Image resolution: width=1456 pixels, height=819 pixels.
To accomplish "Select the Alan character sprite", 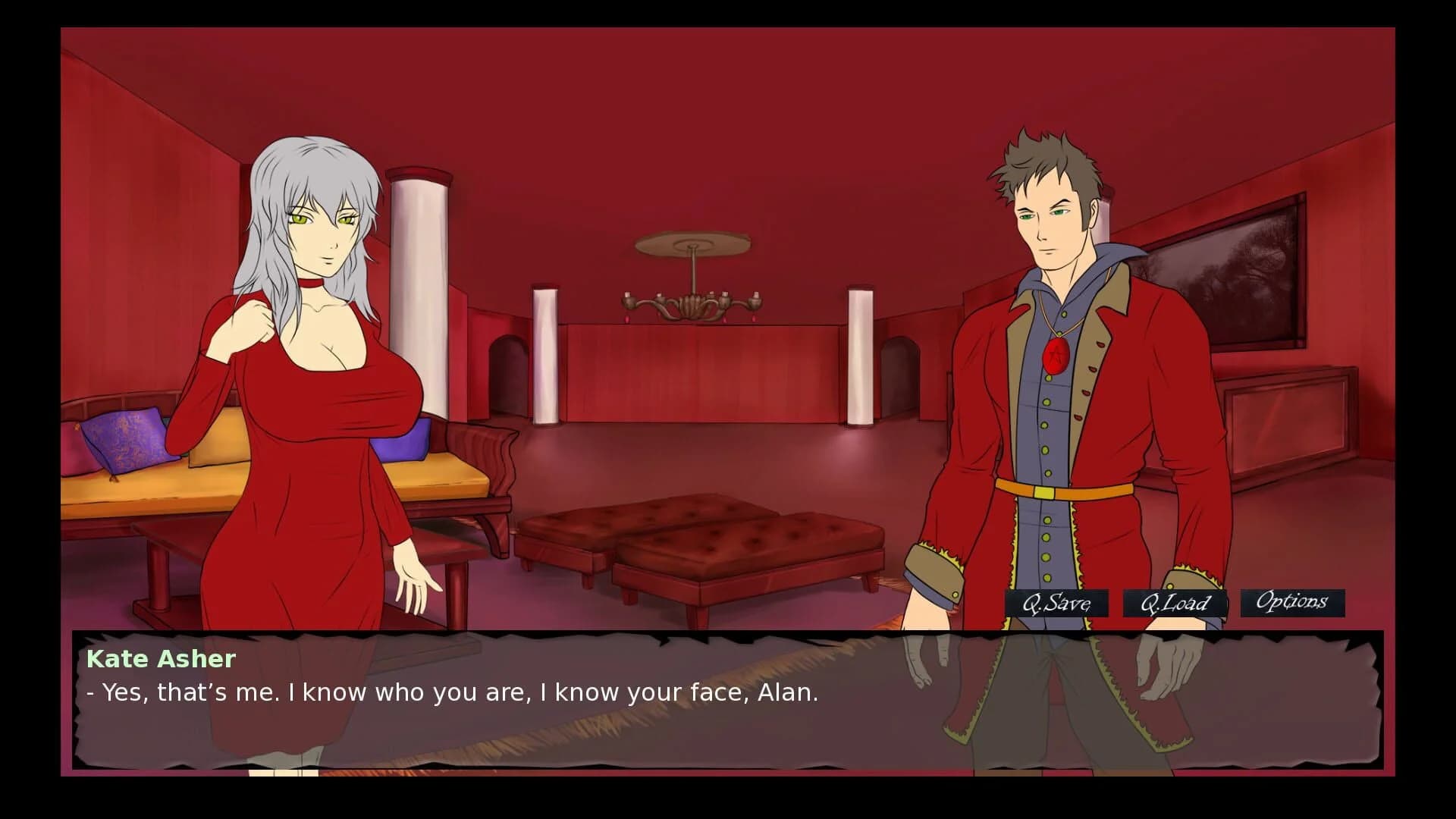I will tap(1054, 379).
